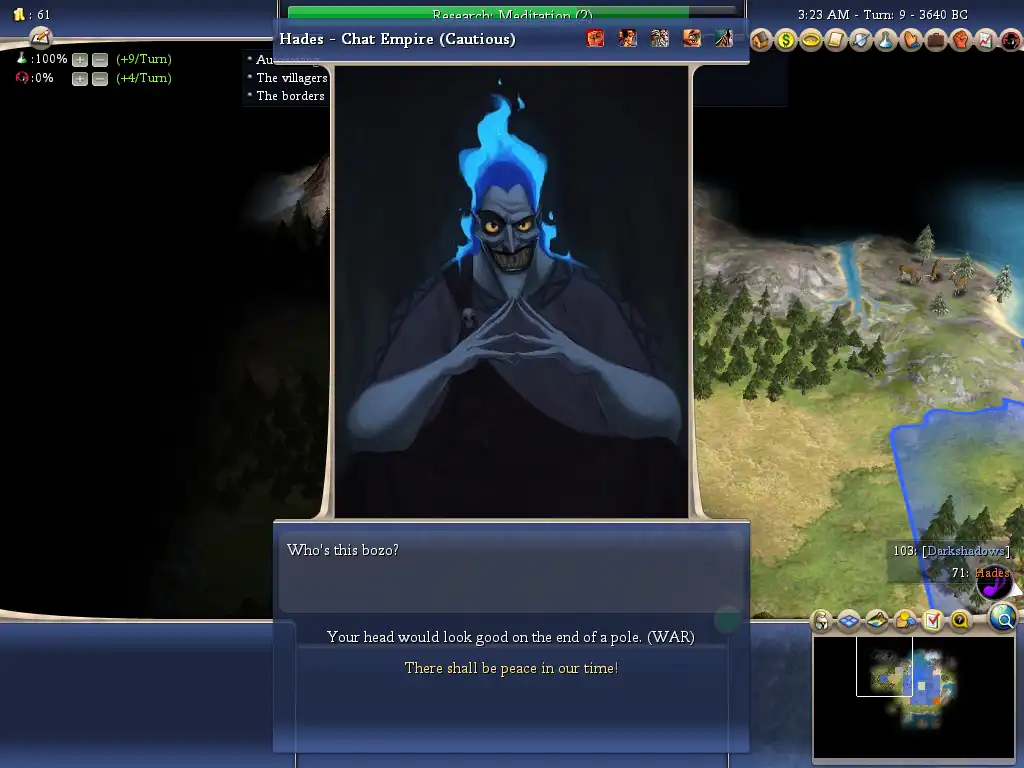Declare war with the pole reply
The height and width of the screenshot is (768, 1024).
click(510, 637)
